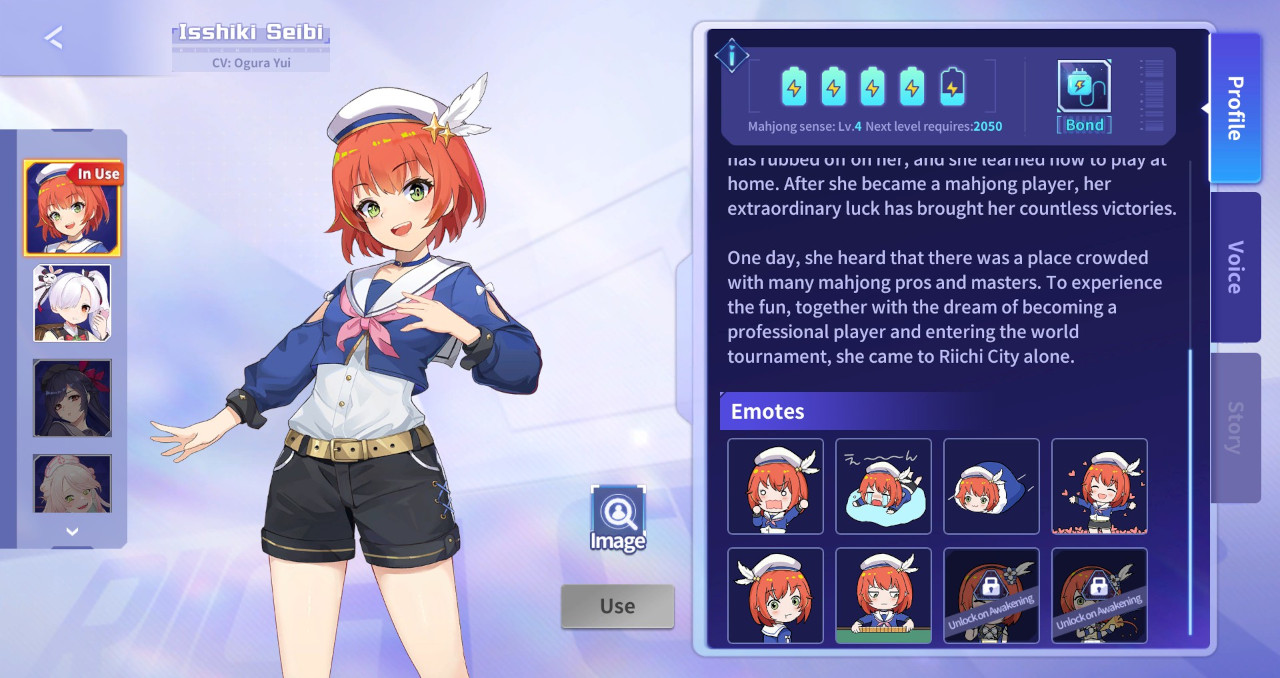Select the white-haired bunny character thumbnail
This screenshot has height=678, width=1280.
coord(72,303)
